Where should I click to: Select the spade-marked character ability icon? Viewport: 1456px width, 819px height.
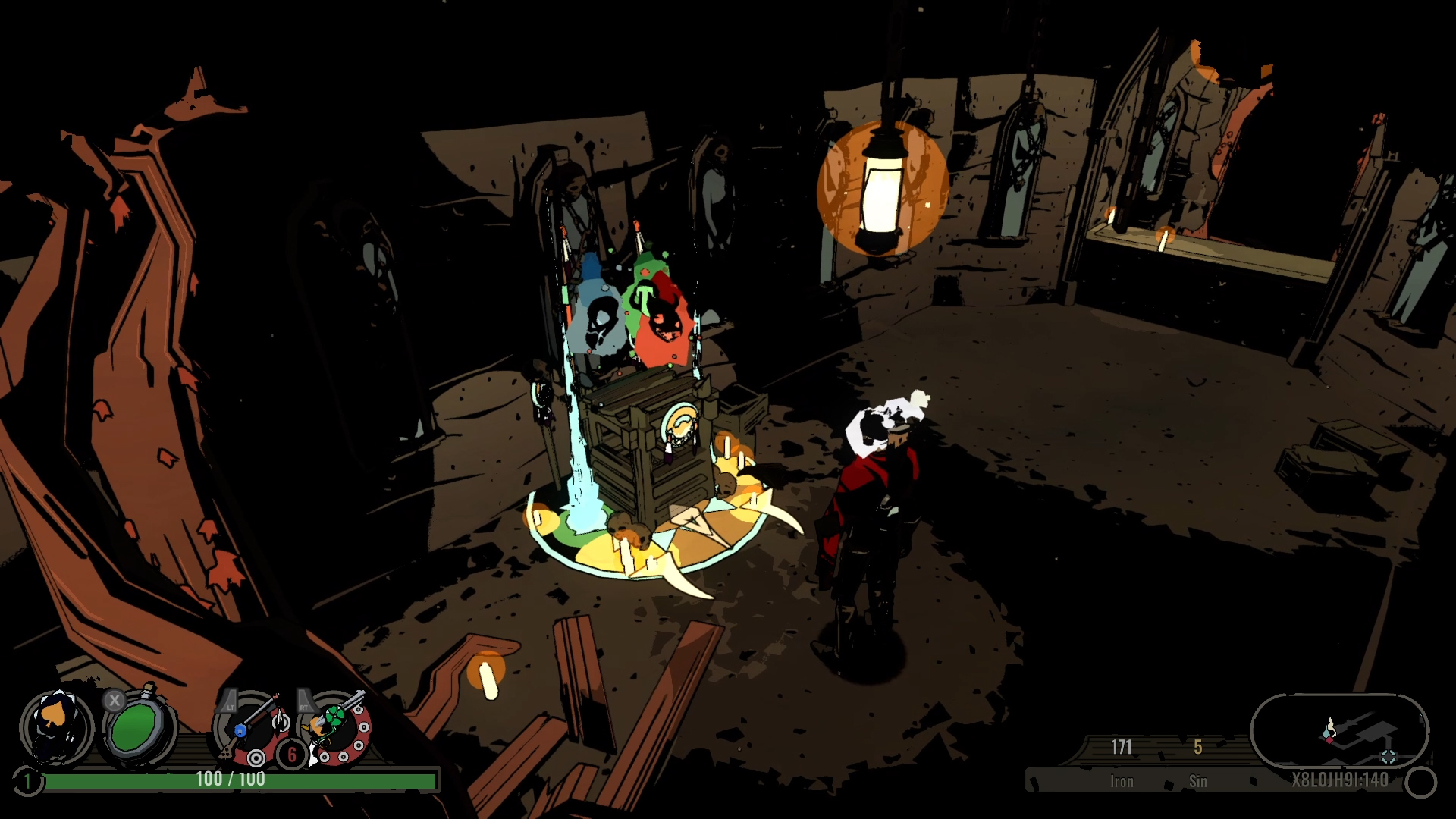coord(56,727)
